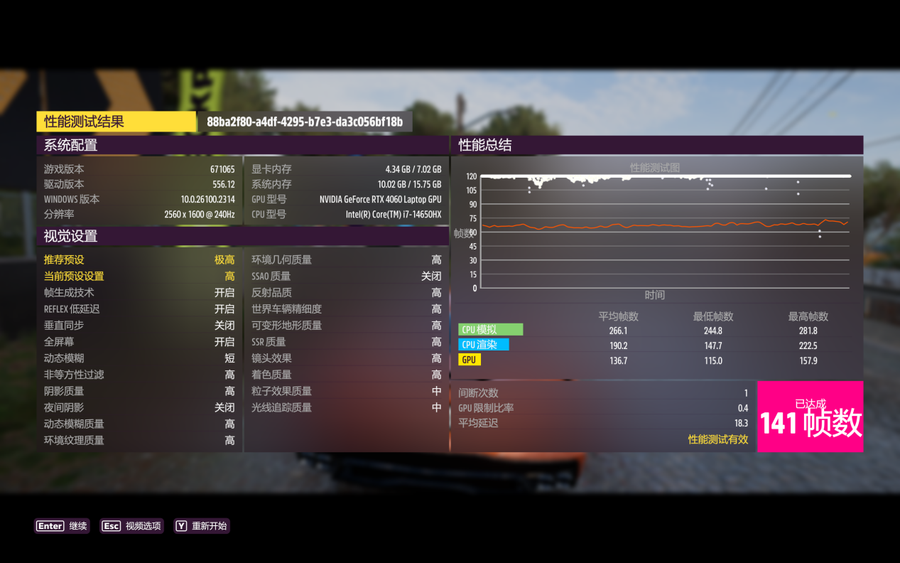This screenshot has height=563, width=900.
Task: Choose 重新开始 to restart the benchmark
Action: point(201,526)
